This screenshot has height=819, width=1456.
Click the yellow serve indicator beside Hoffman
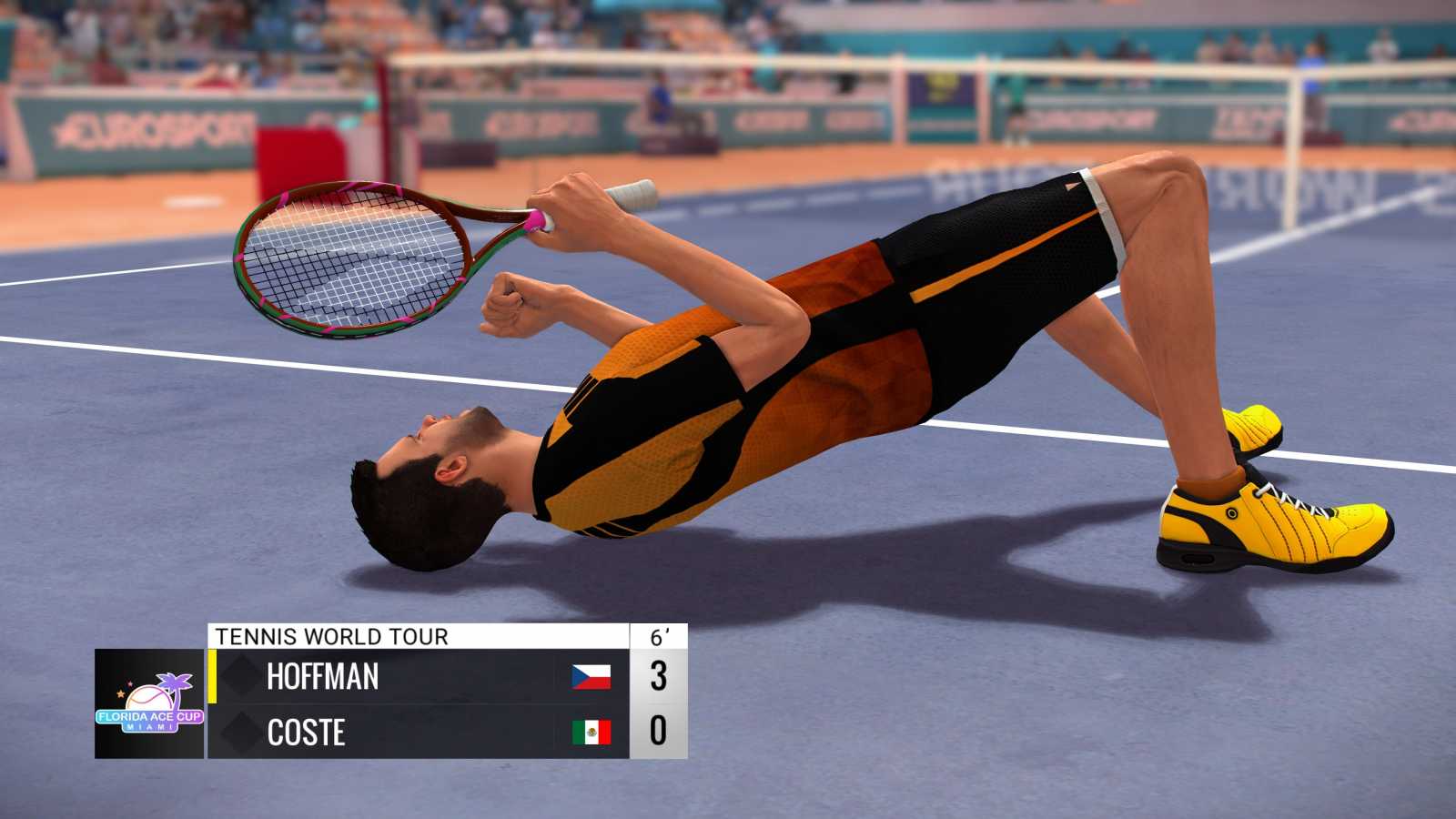[211, 677]
